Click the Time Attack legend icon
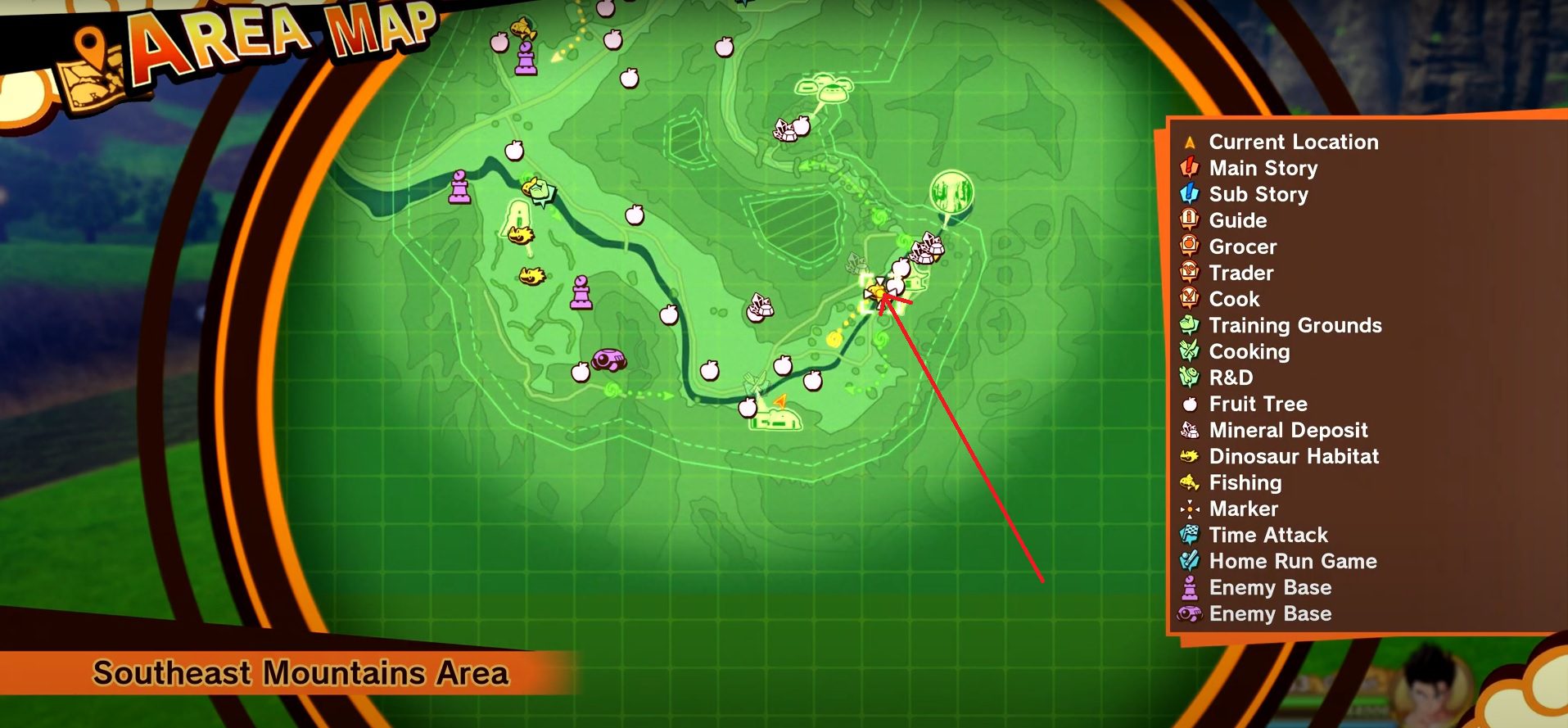This screenshot has width=1568, height=728. pos(1189,535)
